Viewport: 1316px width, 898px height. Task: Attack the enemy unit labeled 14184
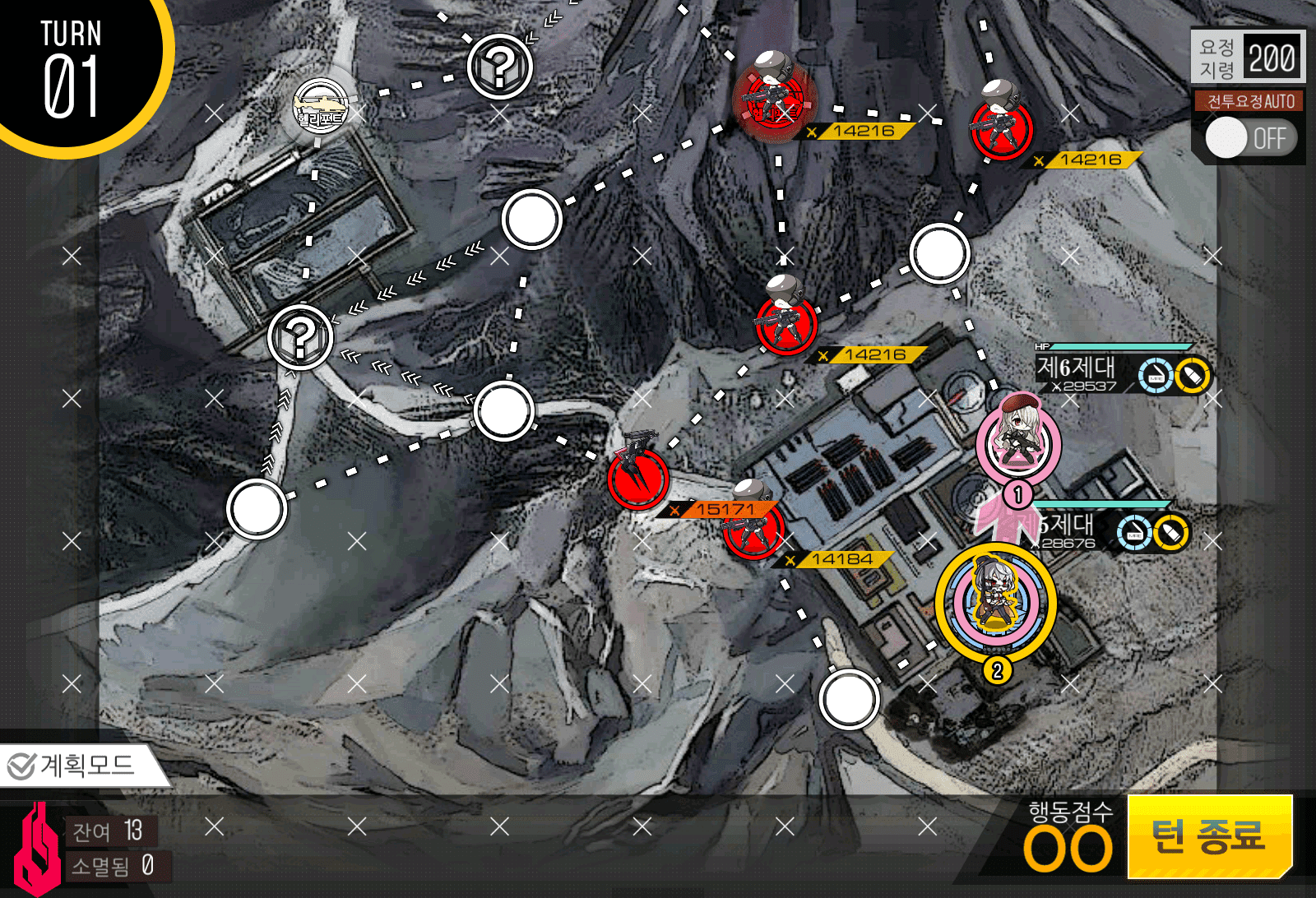point(750,533)
